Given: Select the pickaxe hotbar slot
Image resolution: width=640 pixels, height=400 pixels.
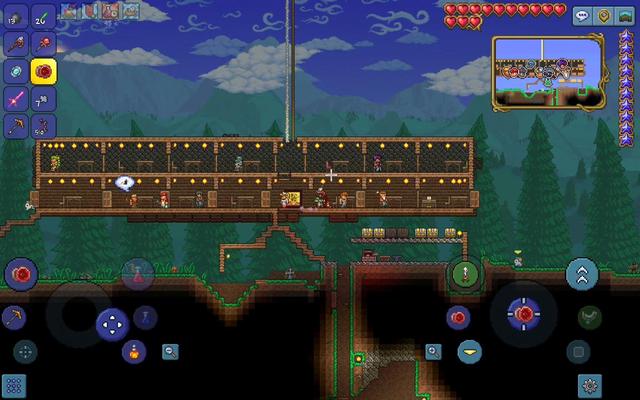Looking at the screenshot, I should pos(16,127).
